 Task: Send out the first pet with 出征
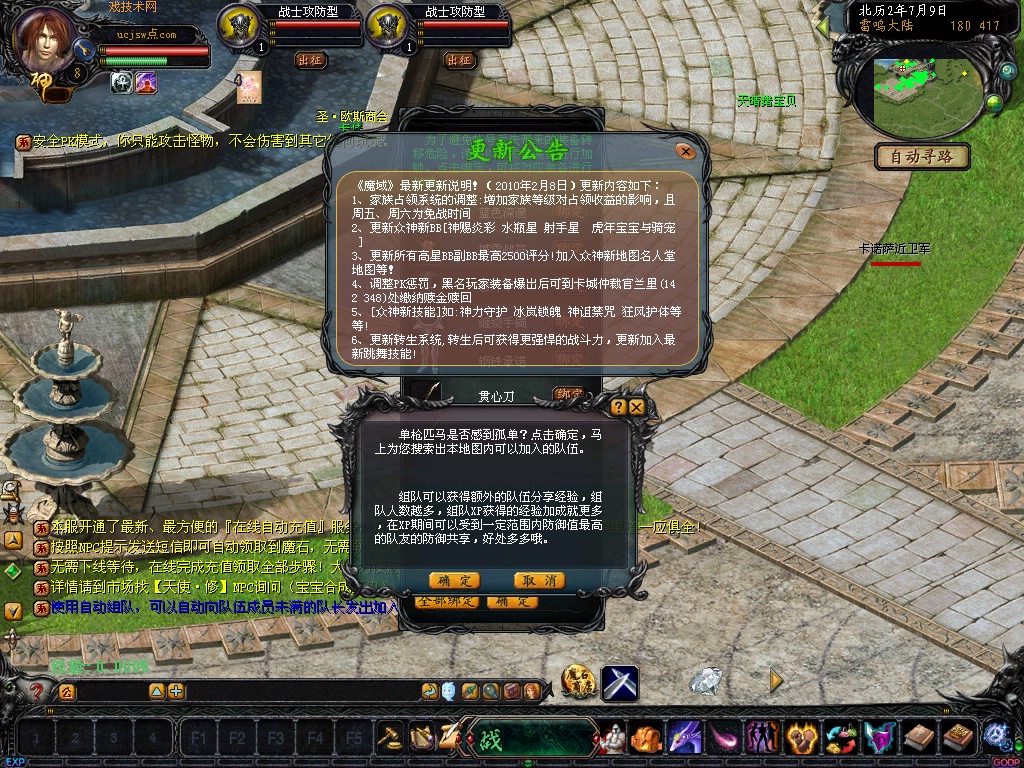pos(311,60)
